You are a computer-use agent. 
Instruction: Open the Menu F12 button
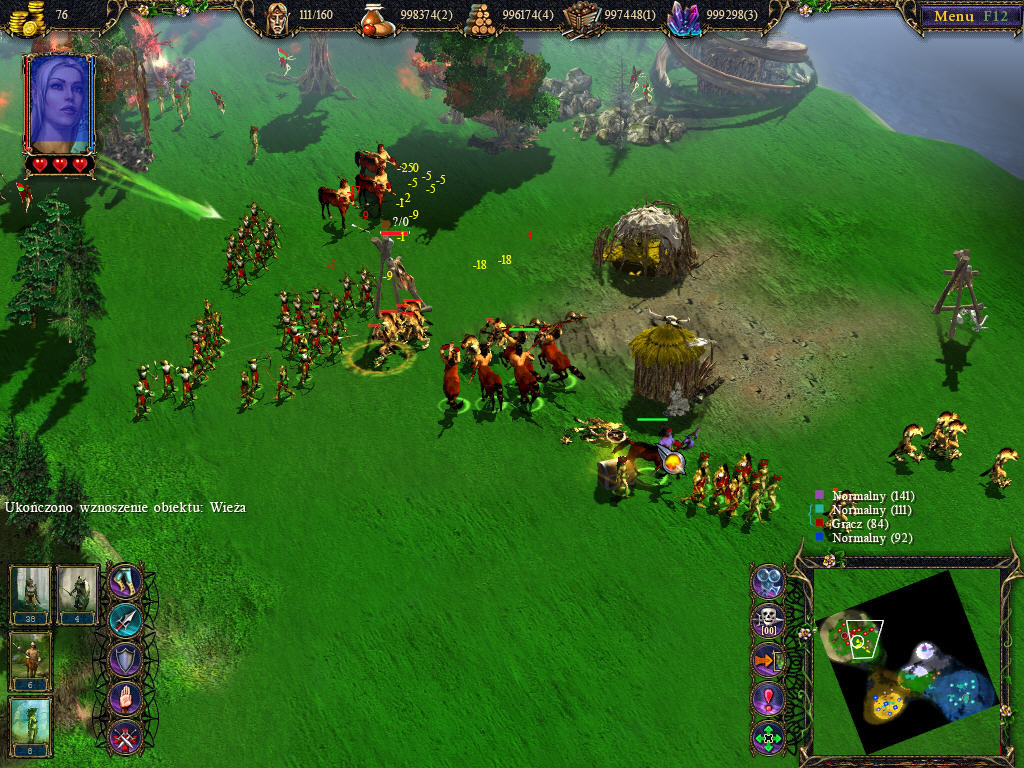[965, 16]
